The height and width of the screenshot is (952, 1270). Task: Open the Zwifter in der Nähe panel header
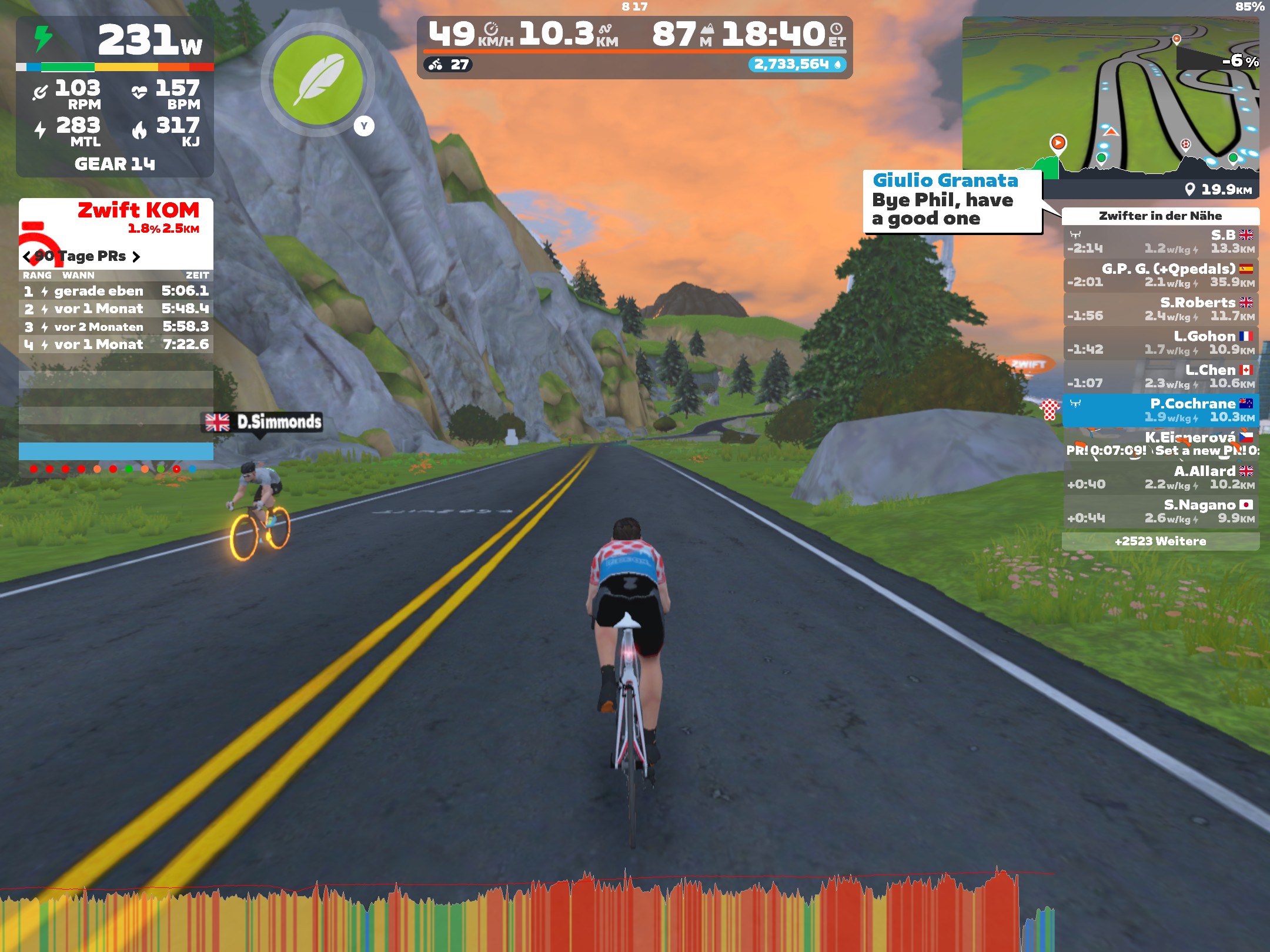point(1161,214)
